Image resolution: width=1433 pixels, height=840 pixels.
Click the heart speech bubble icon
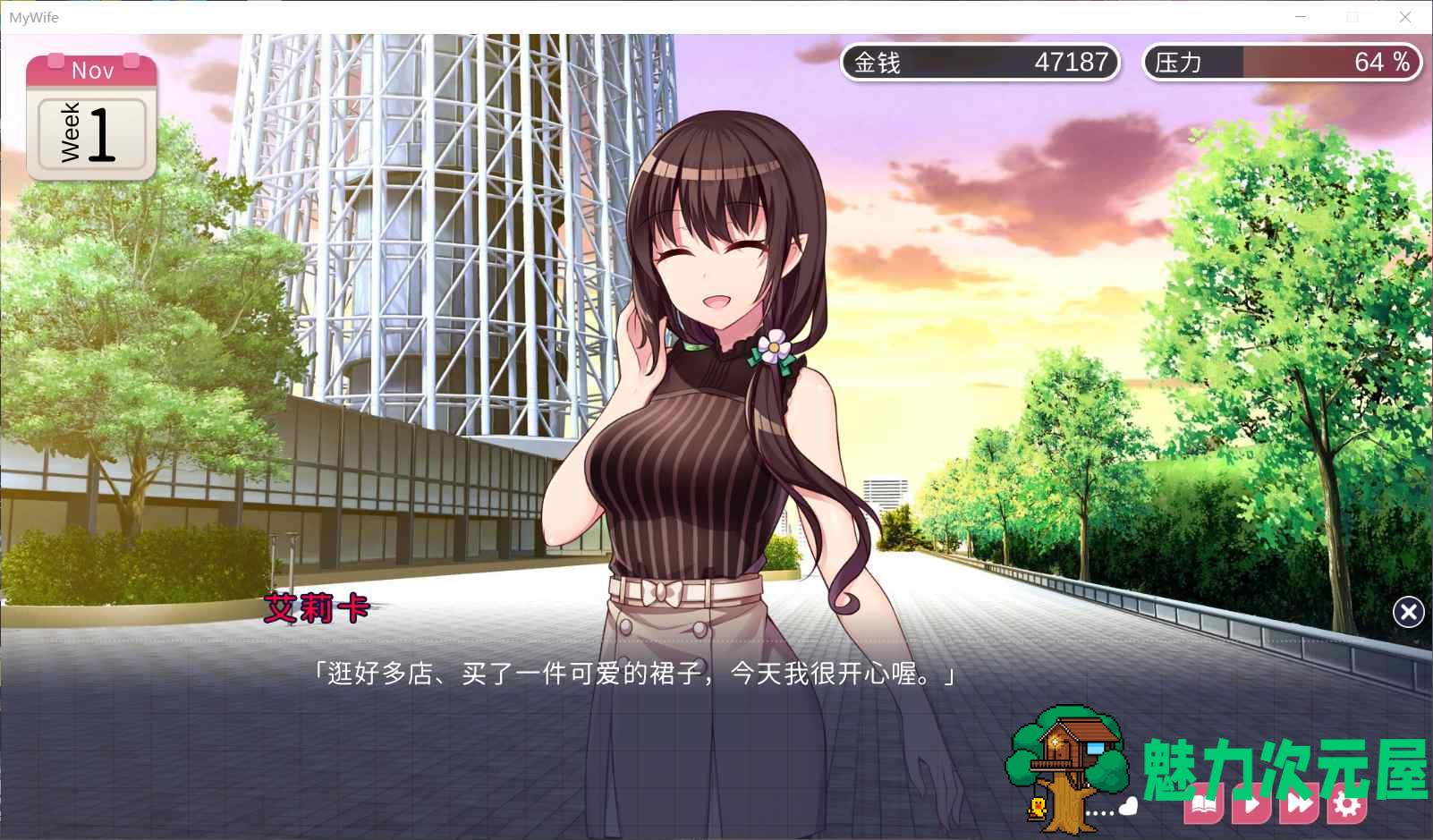click(x=1127, y=806)
